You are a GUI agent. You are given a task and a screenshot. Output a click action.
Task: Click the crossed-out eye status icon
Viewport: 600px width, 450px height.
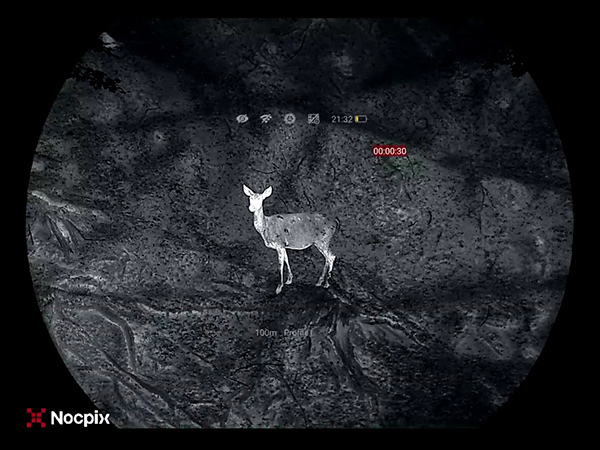click(242, 119)
